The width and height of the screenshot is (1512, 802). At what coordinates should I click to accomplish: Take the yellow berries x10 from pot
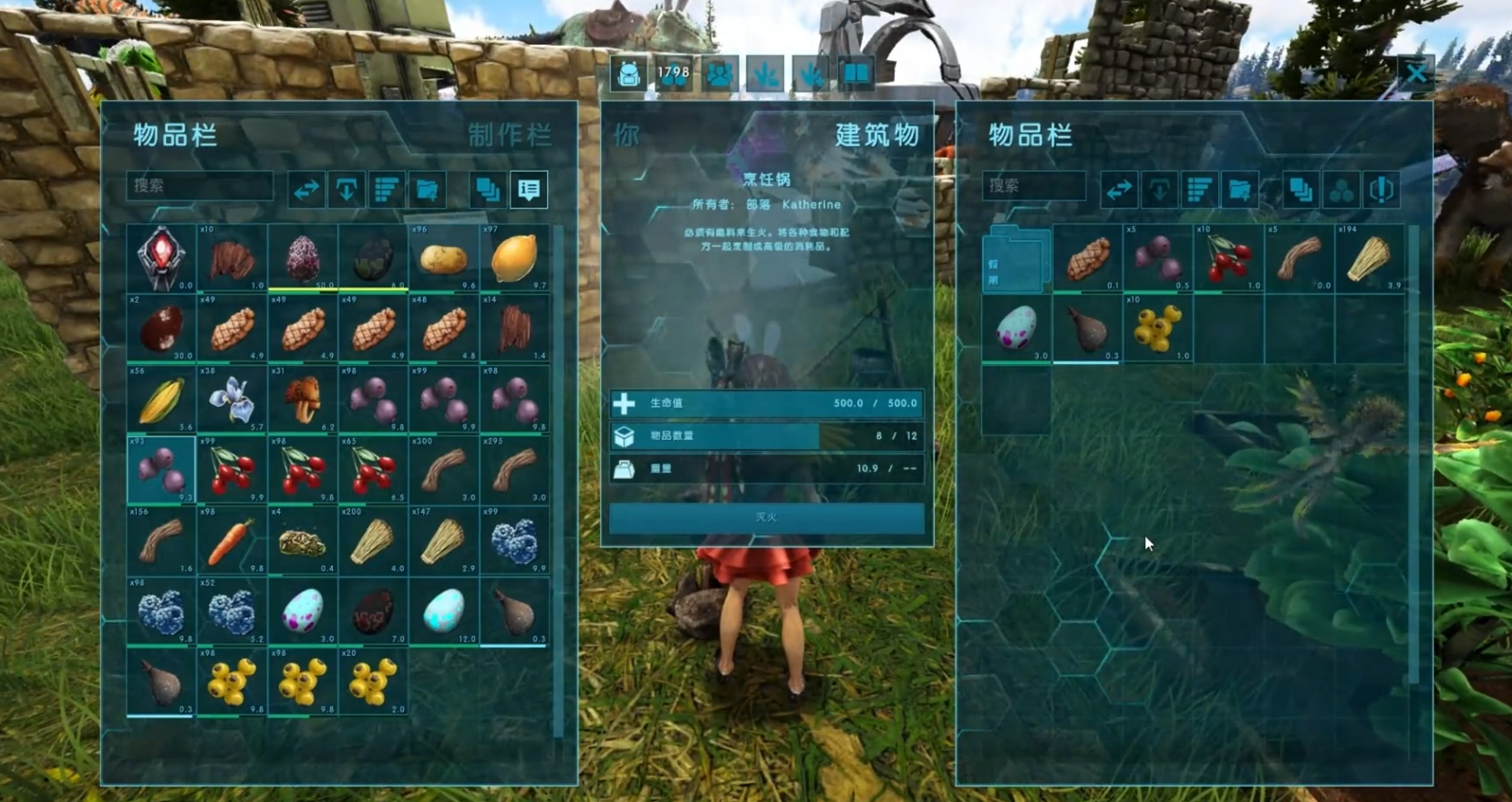[x=1157, y=328]
